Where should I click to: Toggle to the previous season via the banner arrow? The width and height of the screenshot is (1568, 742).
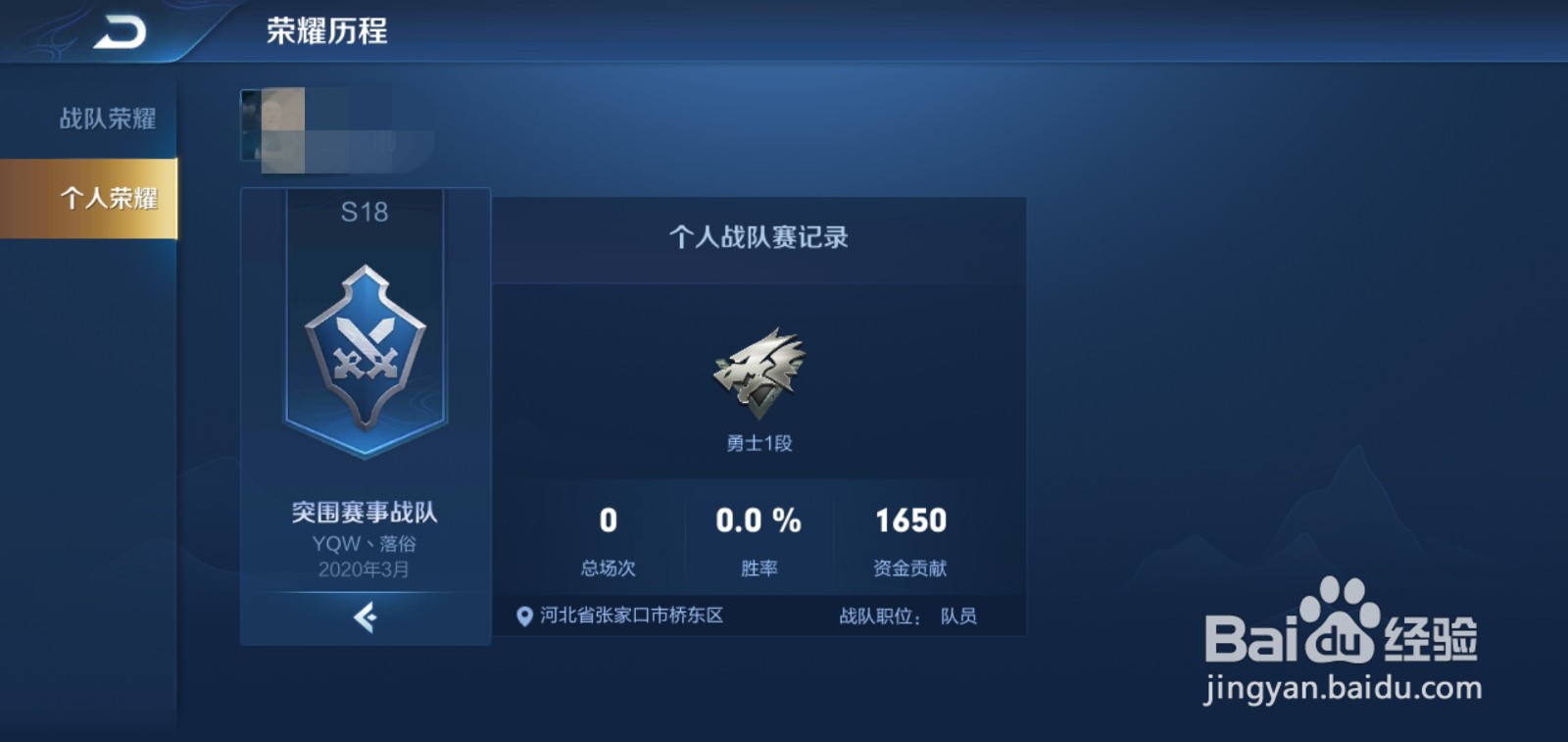coord(364,618)
